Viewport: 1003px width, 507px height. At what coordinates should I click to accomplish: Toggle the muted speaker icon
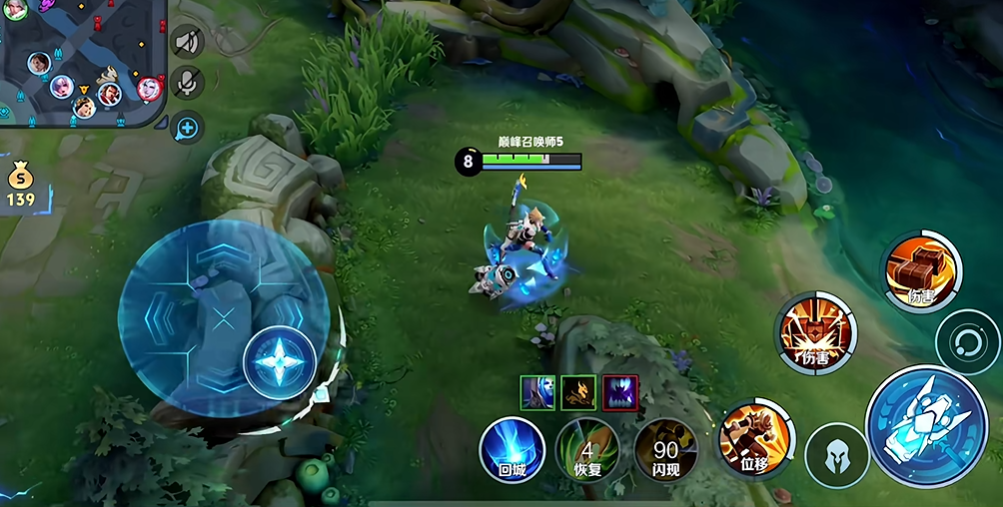tap(186, 42)
